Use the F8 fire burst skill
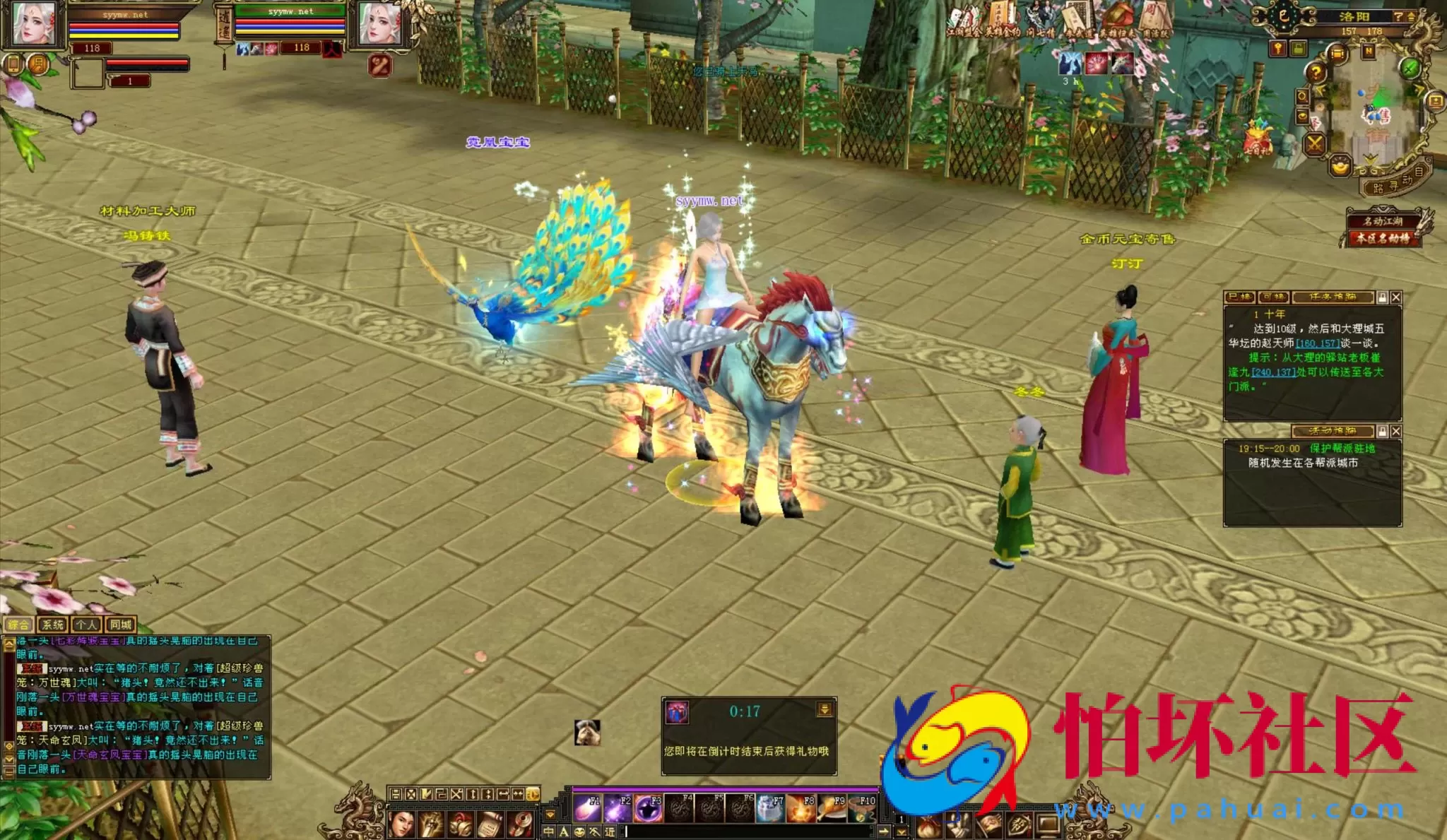 coord(801,809)
